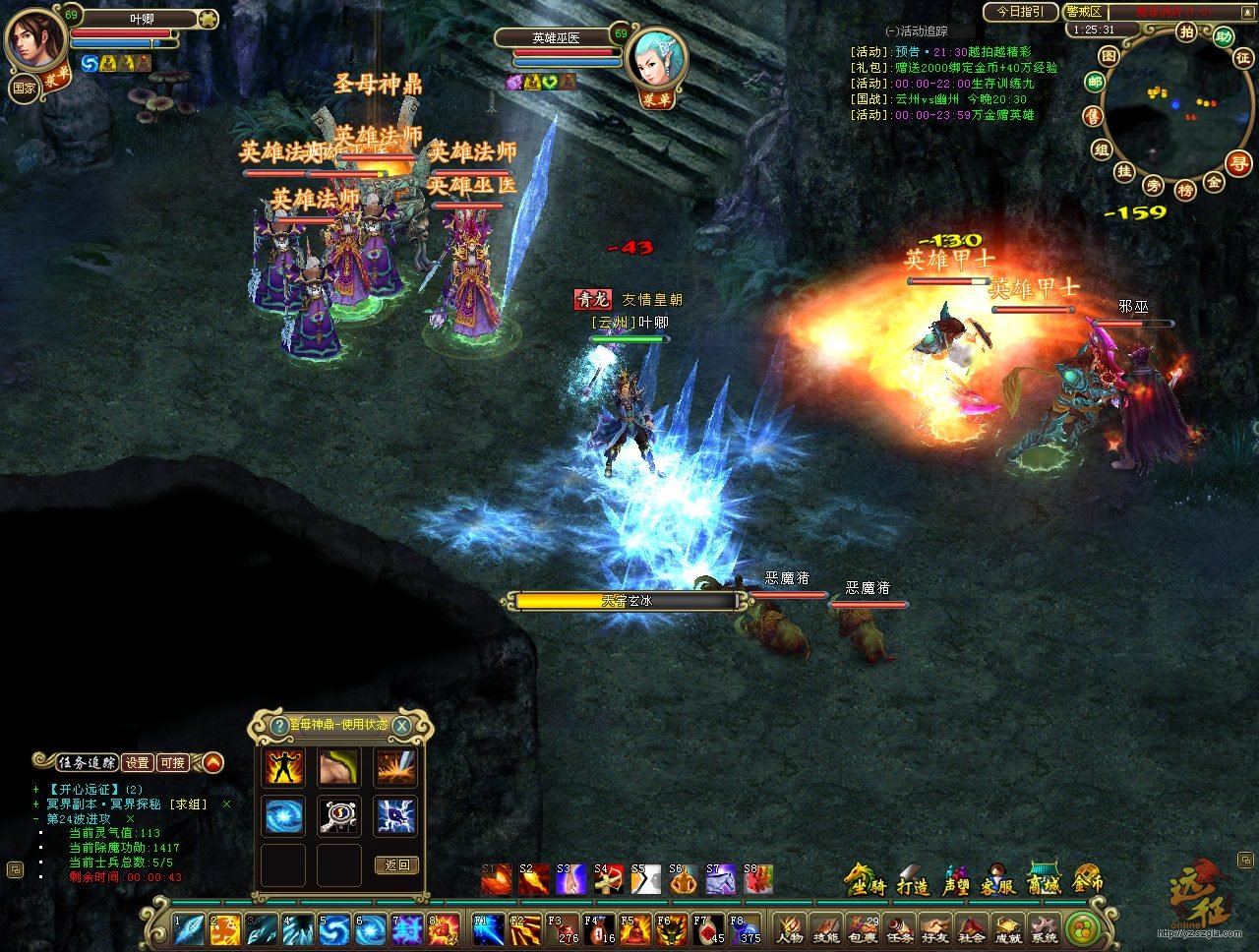This screenshot has height=952, width=1259.
Task: Open the 邮 mail button by the minimap
Action: click(x=1095, y=83)
